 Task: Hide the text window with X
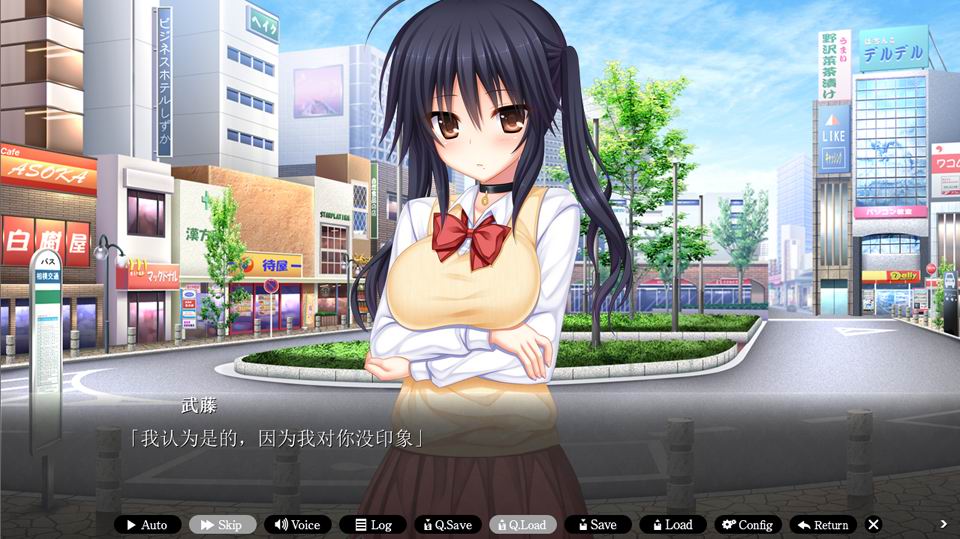pos(873,524)
